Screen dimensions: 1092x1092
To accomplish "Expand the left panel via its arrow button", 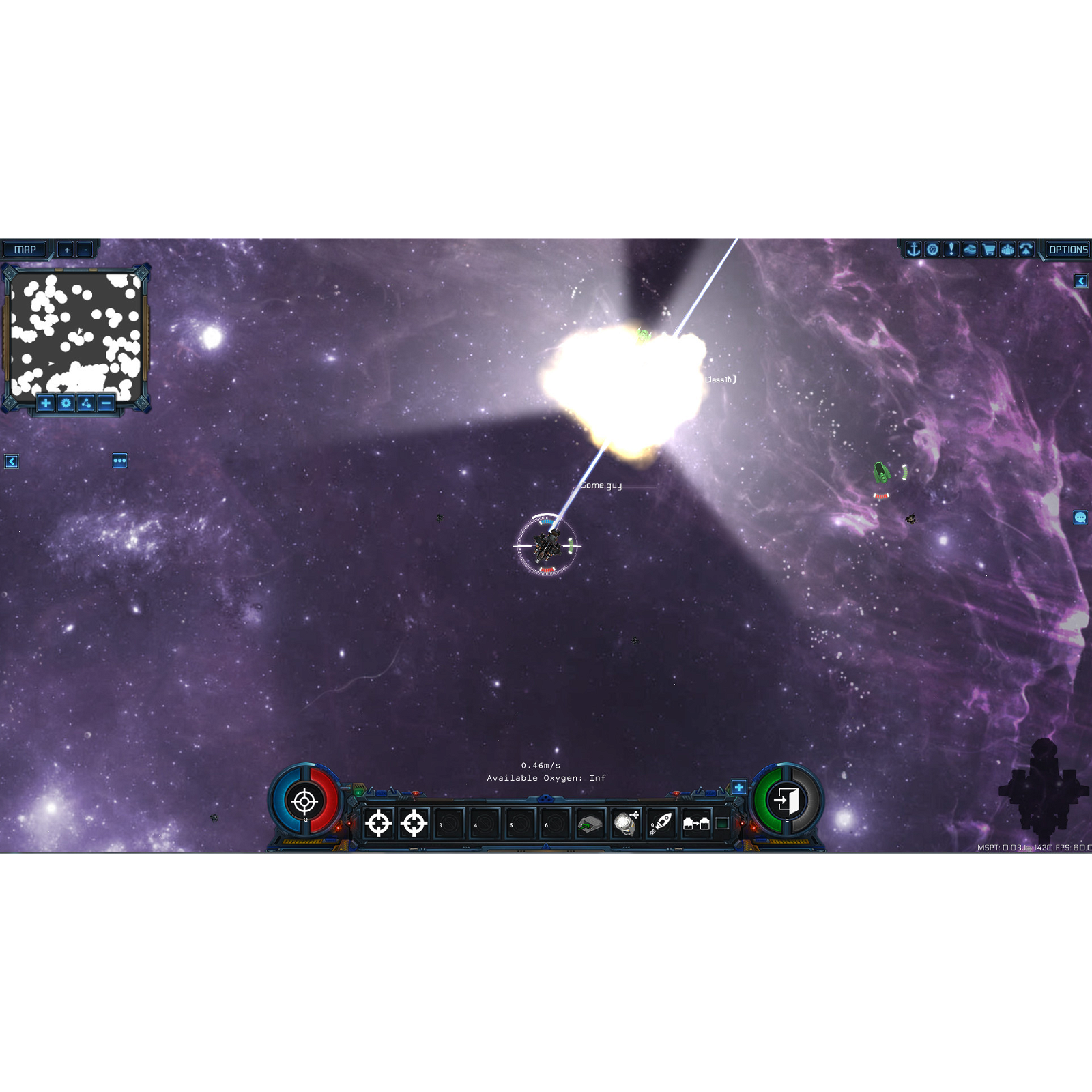I will pyautogui.click(x=12, y=462).
